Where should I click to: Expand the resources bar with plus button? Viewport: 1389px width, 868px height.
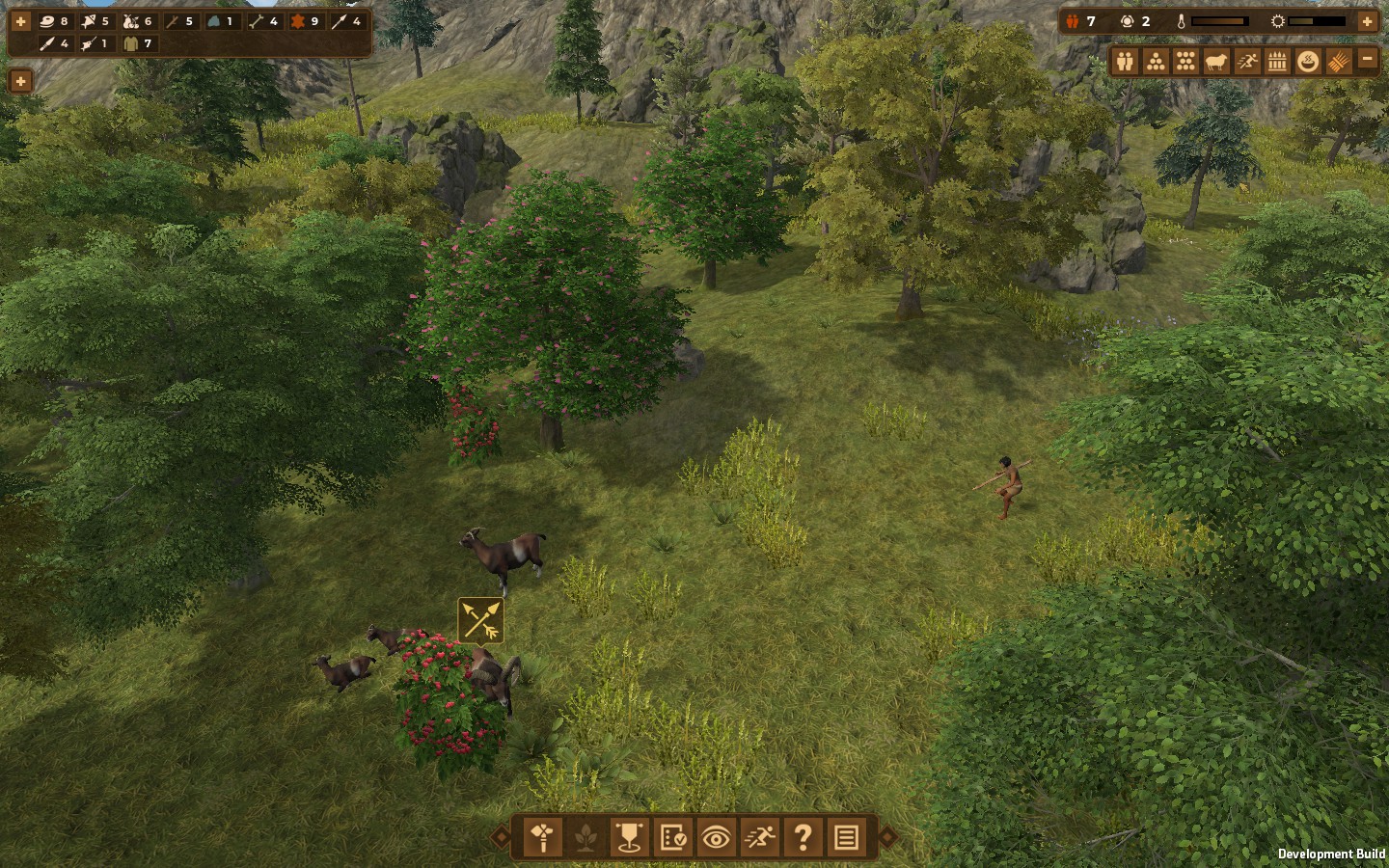(20, 21)
